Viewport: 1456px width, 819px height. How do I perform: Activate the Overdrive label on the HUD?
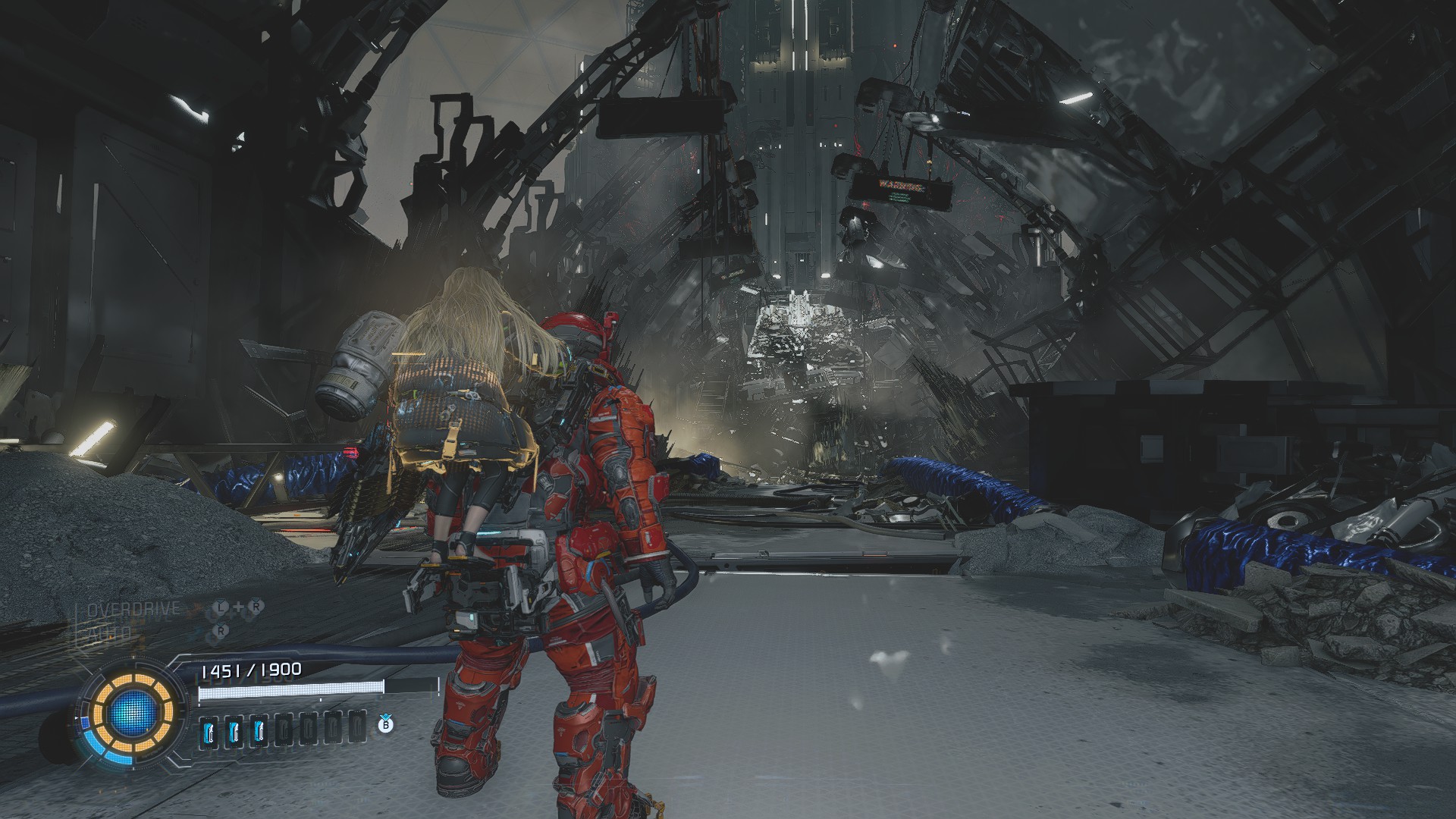click(x=133, y=609)
